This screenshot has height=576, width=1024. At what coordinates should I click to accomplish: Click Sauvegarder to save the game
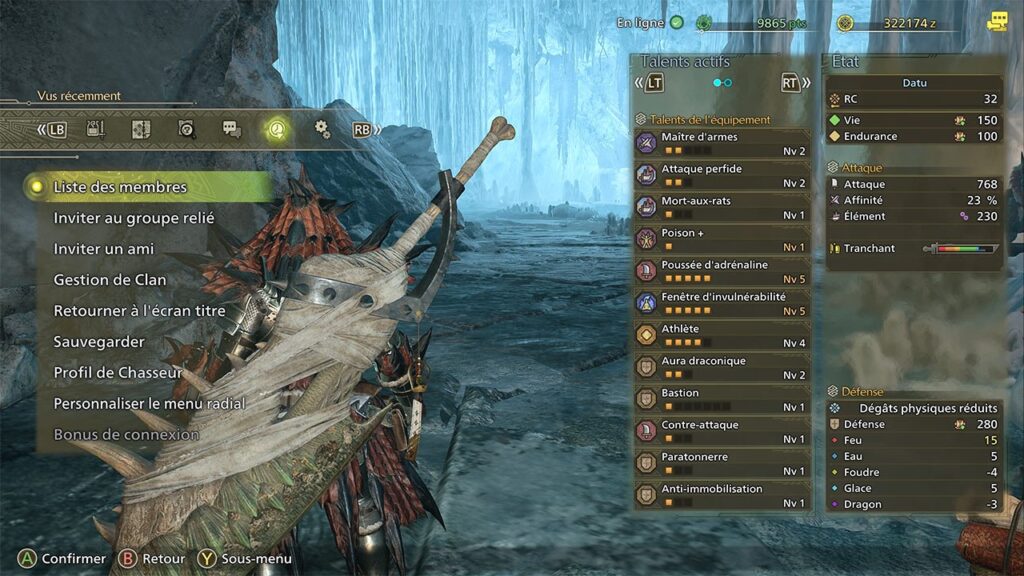99,342
